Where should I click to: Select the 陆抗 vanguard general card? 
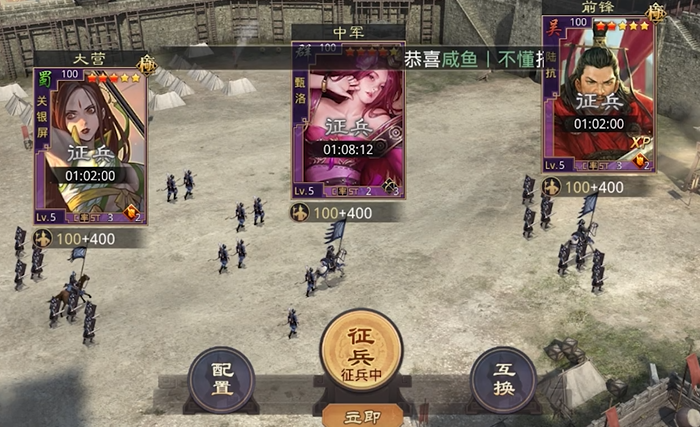[x=598, y=95]
